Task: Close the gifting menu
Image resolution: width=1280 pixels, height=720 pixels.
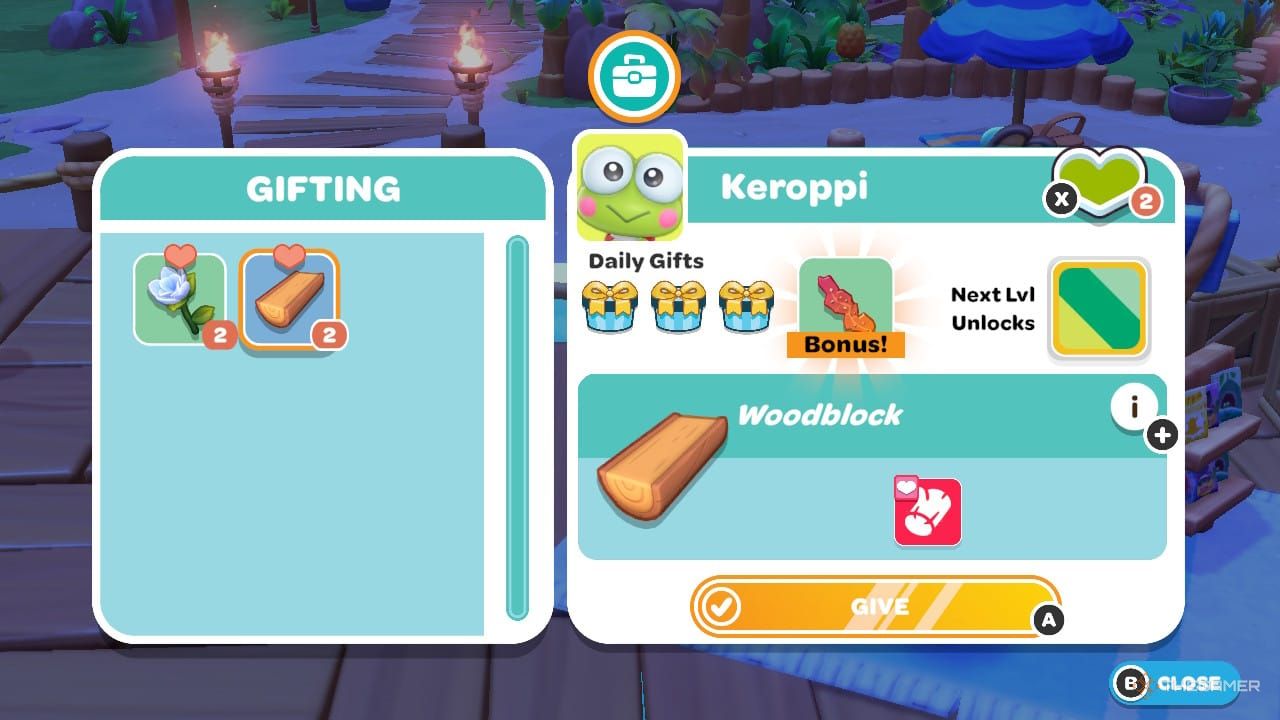Action: (x=1174, y=683)
